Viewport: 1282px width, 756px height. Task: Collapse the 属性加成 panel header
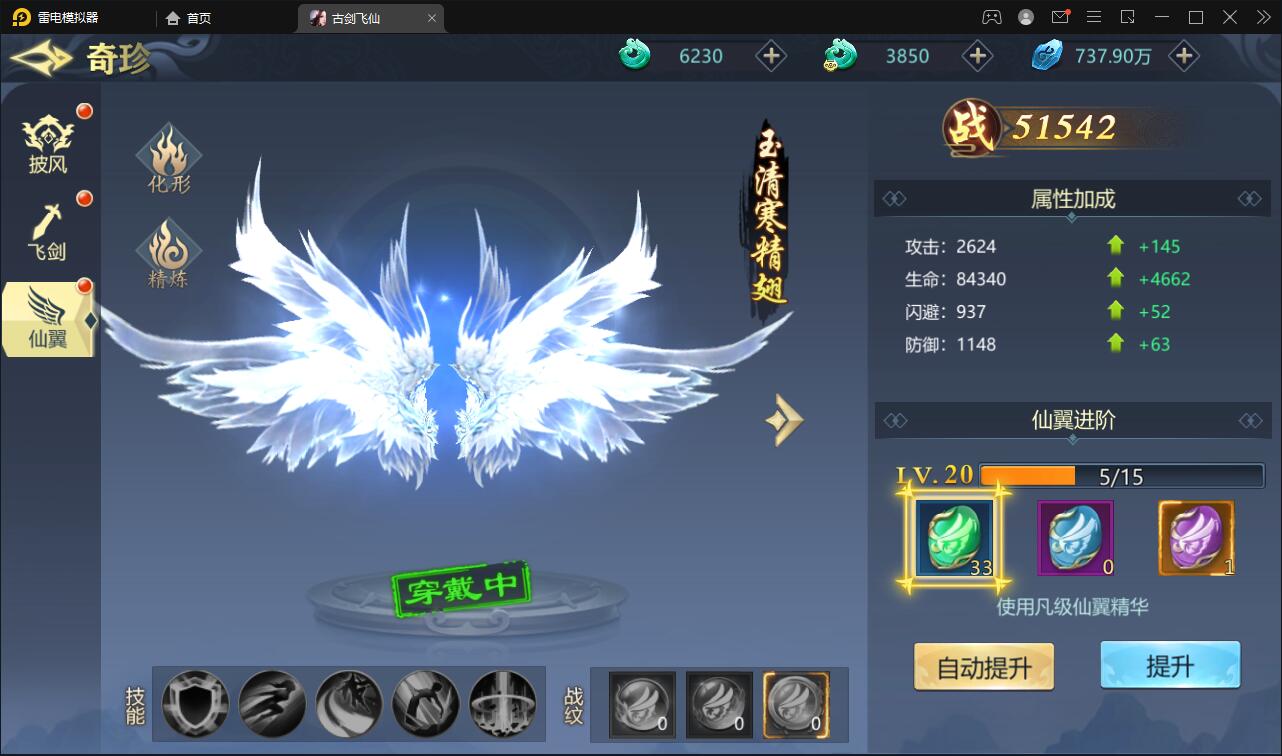[x=1071, y=199]
